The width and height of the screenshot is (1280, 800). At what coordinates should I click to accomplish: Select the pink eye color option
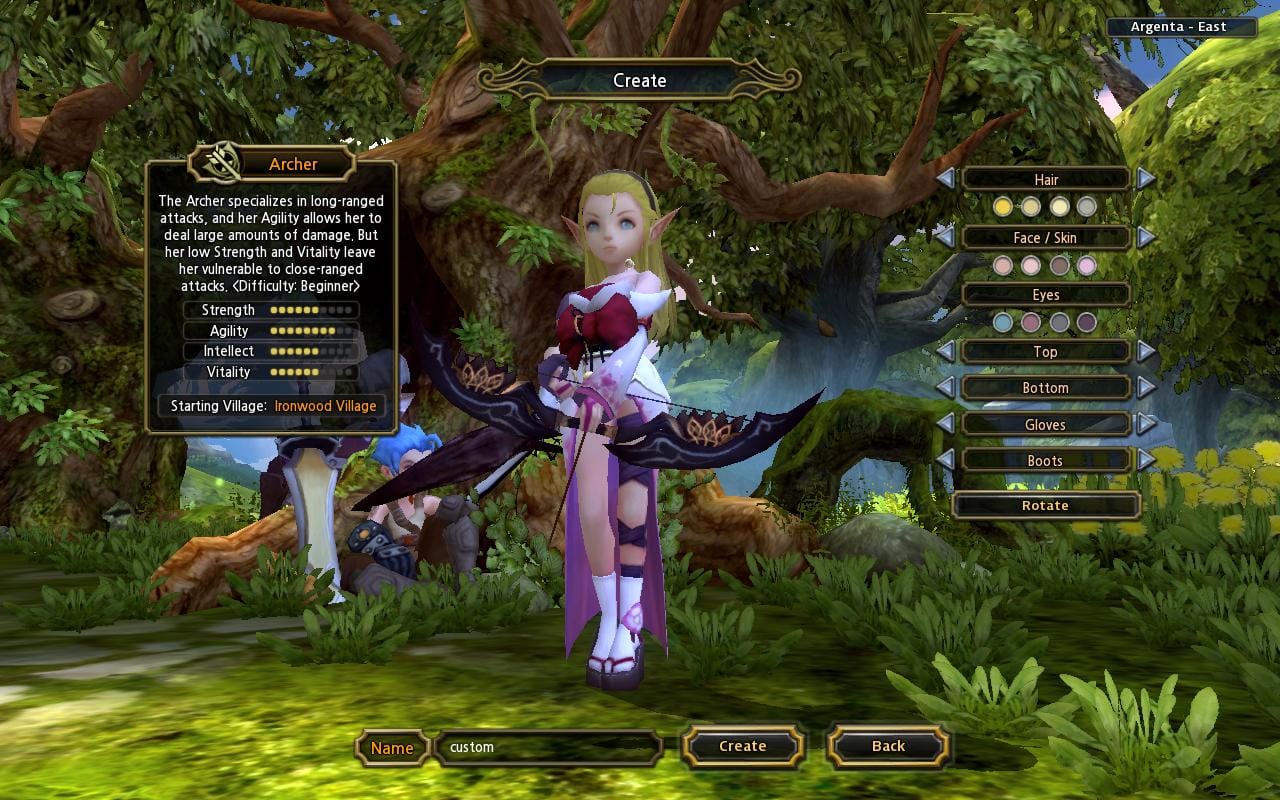coord(1032,323)
